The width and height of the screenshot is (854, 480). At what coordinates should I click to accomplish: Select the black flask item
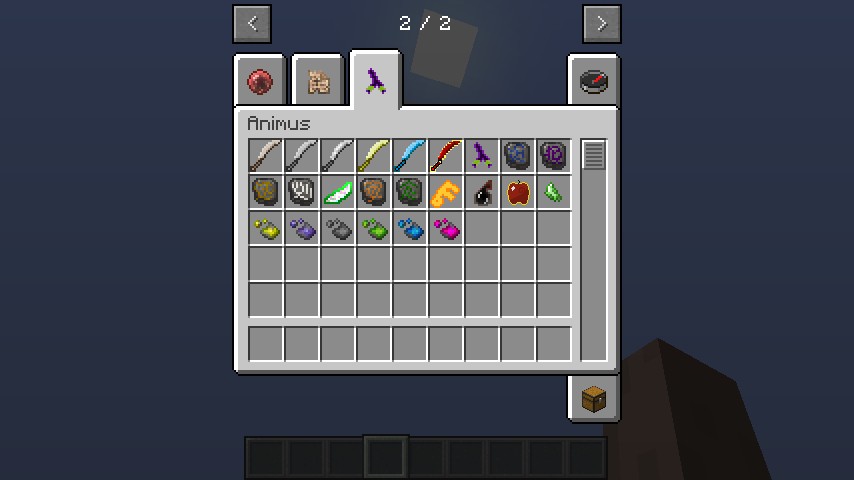[482, 192]
